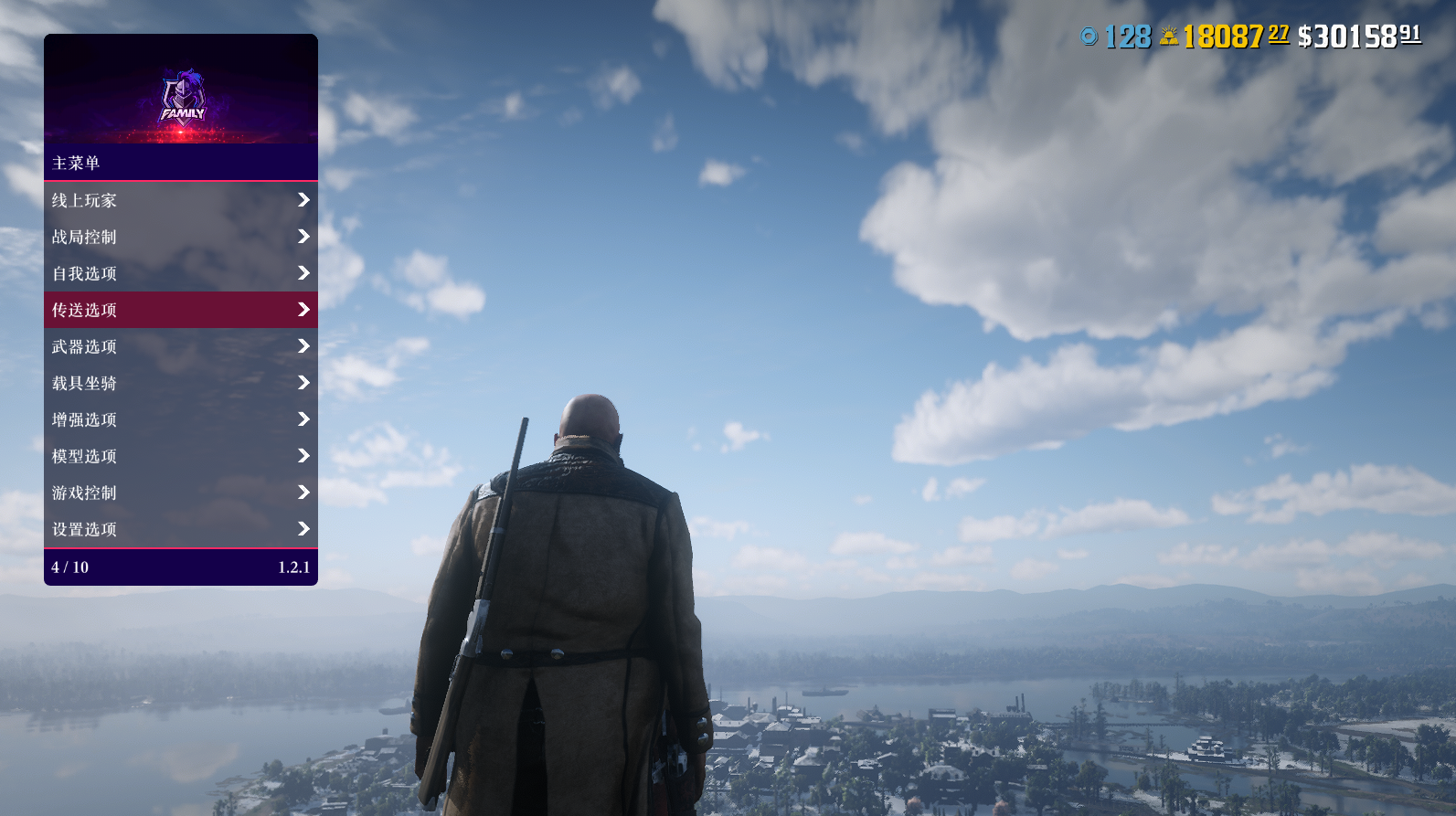The image size is (1456, 816).
Task: Open 游戏控制 settings
Action: pyautogui.click(x=180, y=493)
